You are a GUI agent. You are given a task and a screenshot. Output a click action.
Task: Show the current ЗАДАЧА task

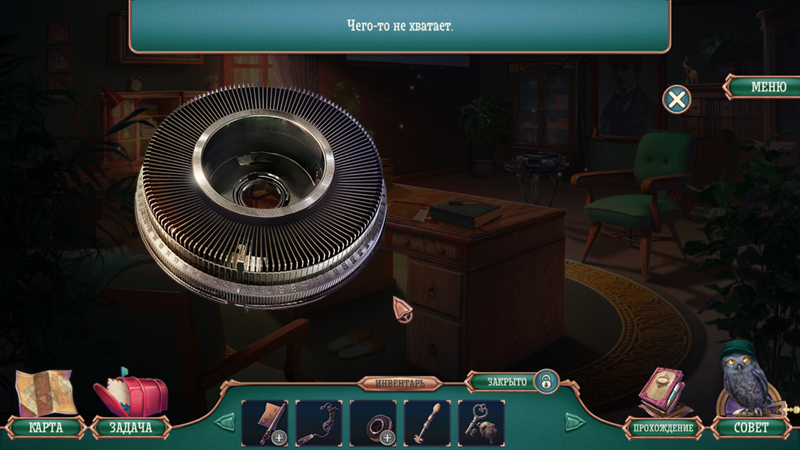pos(130,427)
